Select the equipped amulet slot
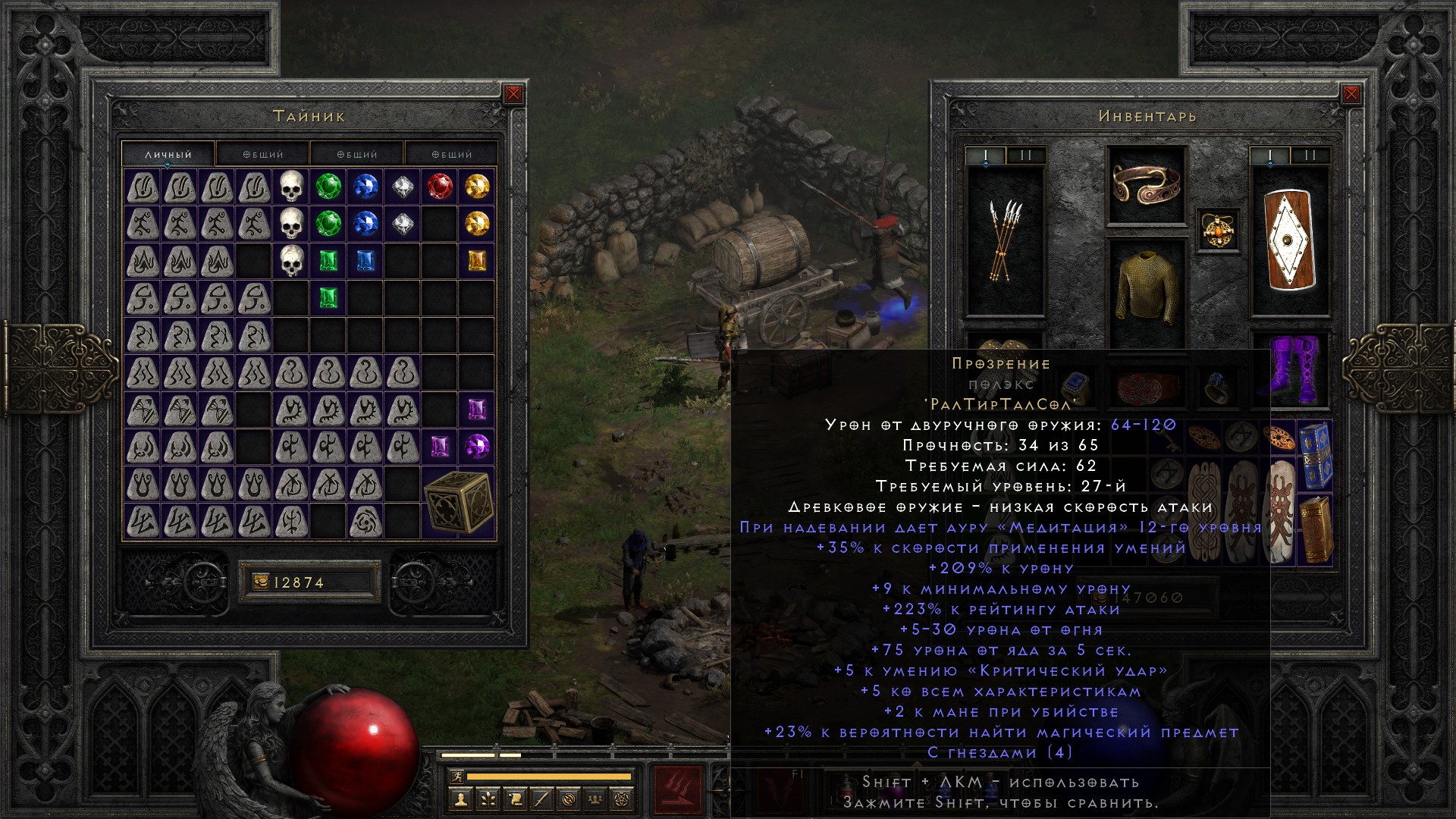 click(1219, 230)
